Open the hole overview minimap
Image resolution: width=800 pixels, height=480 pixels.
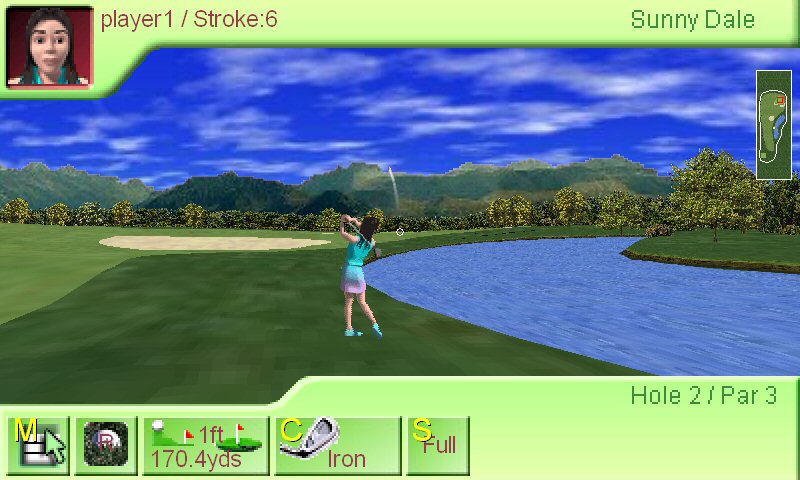coord(774,125)
